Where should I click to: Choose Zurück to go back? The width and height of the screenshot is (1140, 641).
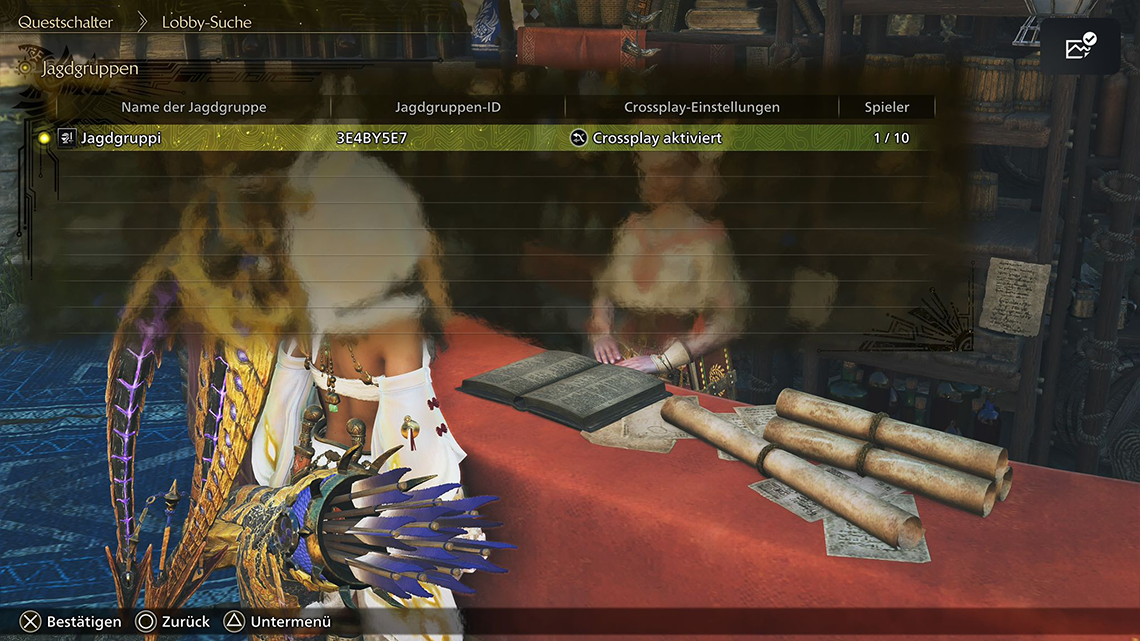[x=173, y=622]
